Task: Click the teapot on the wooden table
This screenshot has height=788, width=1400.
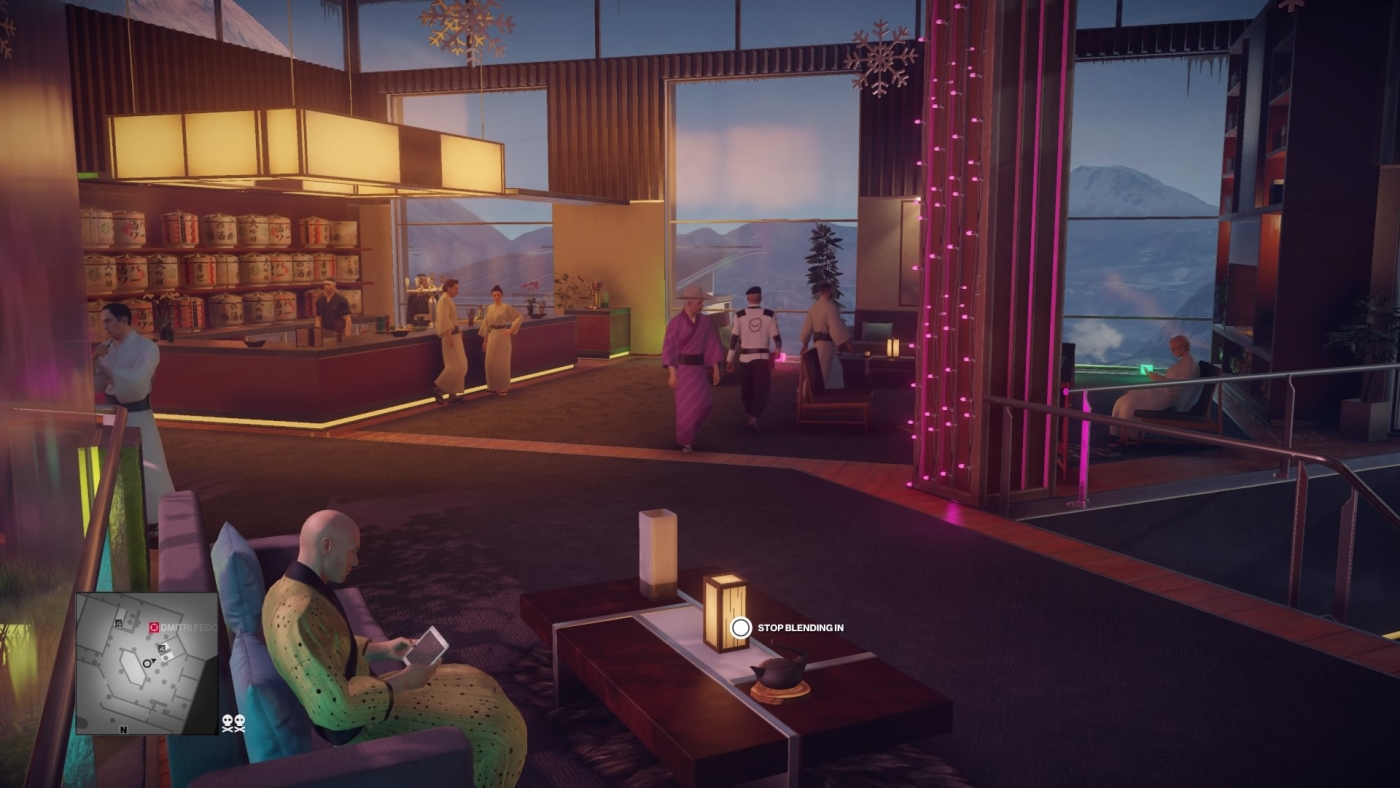Action: coord(780,673)
